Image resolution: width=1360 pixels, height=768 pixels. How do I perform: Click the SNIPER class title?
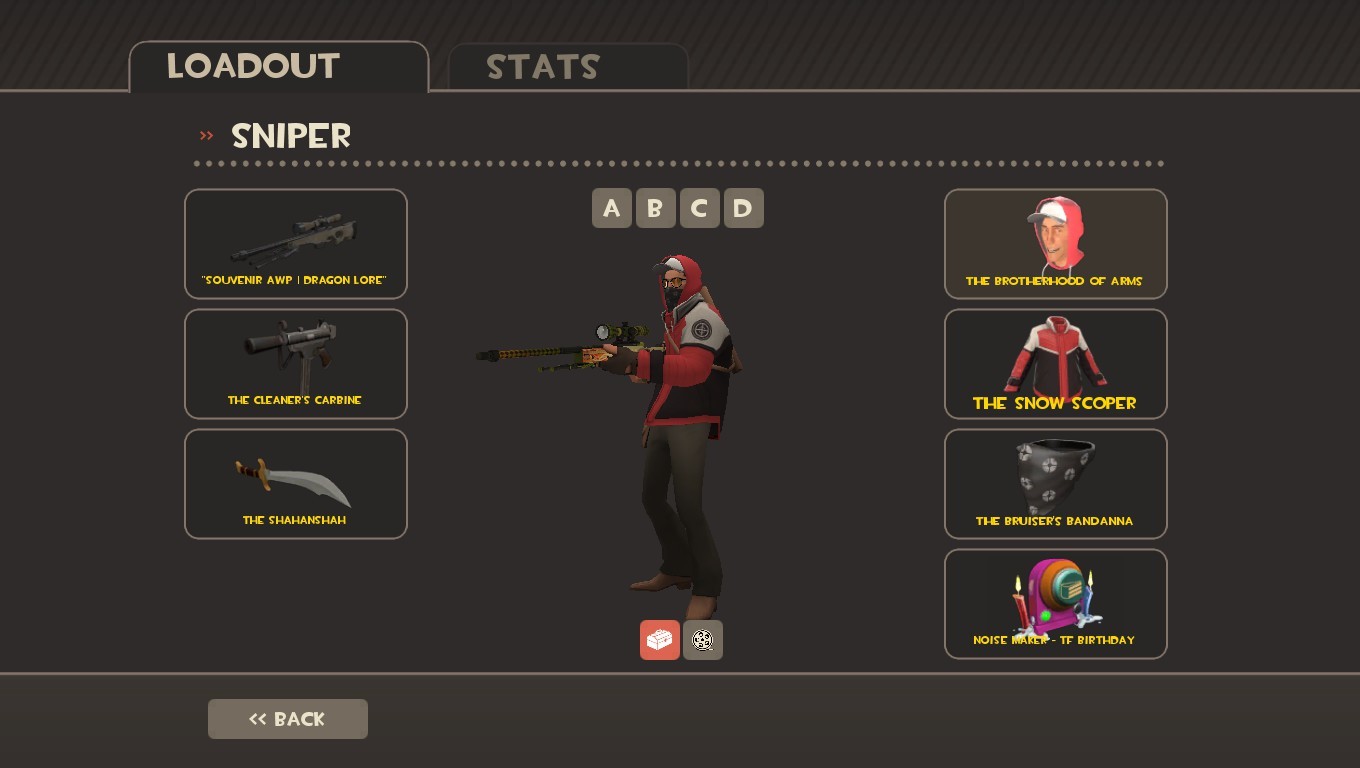pyautogui.click(x=290, y=136)
